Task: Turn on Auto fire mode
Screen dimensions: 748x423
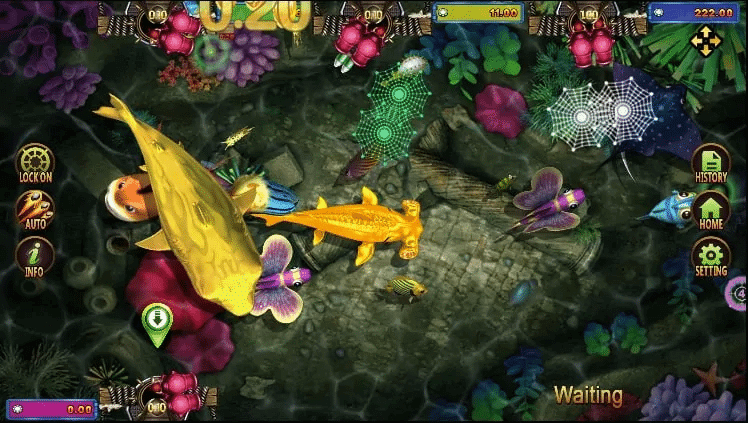Action: coord(35,209)
